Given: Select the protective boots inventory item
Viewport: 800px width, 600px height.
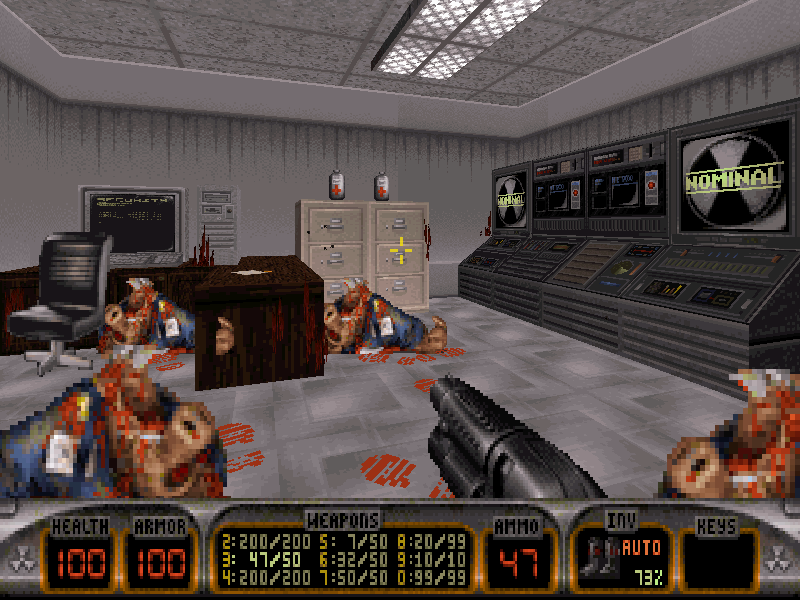Looking at the screenshot, I should (601, 559).
